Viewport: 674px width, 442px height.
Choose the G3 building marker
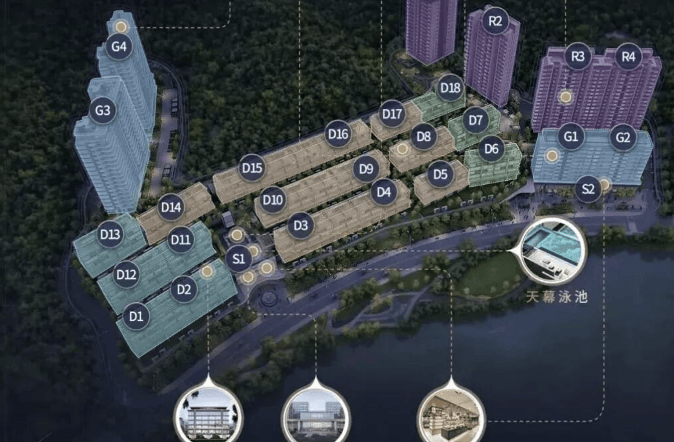click(x=102, y=111)
